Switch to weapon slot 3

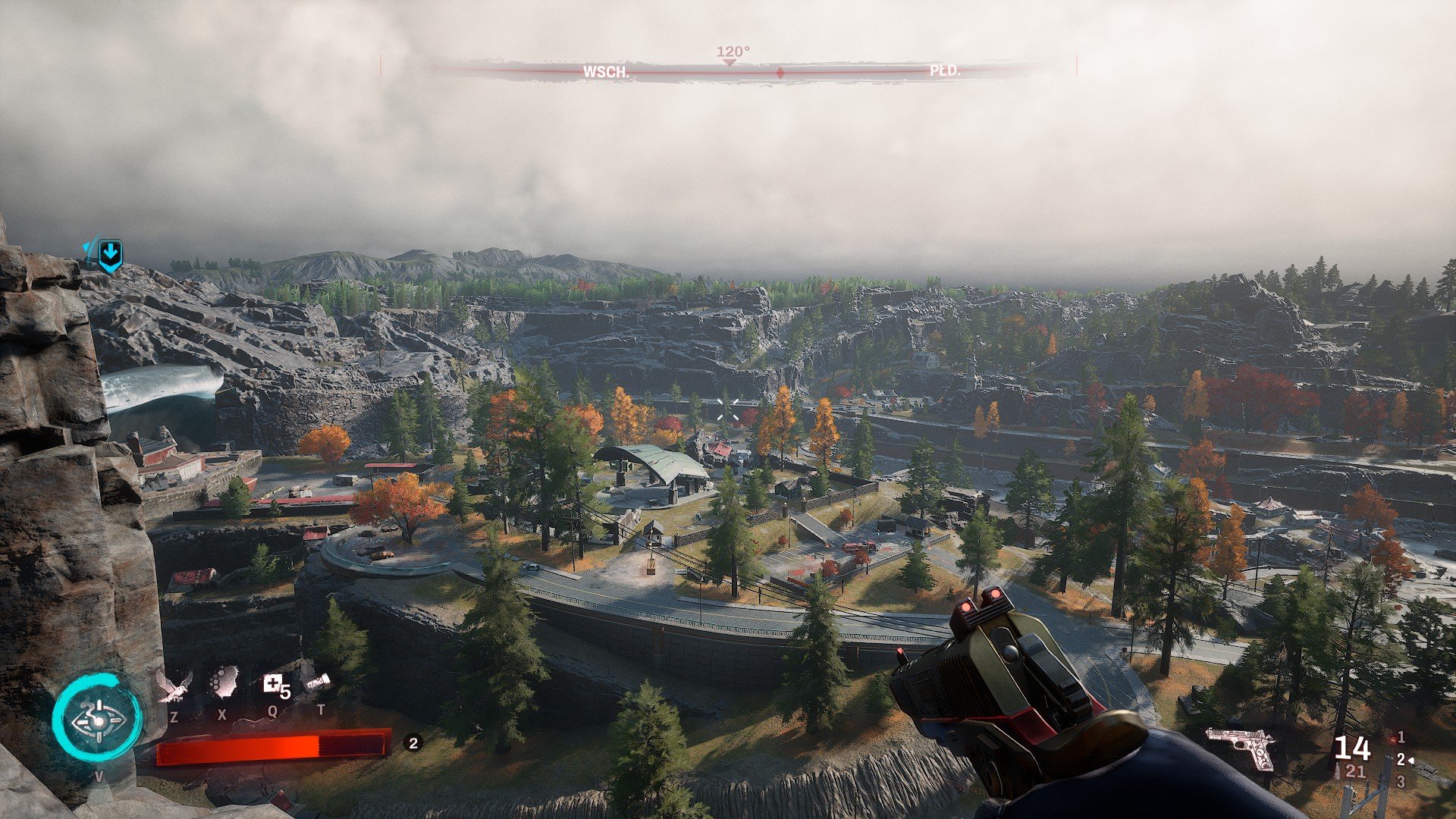(x=1401, y=781)
